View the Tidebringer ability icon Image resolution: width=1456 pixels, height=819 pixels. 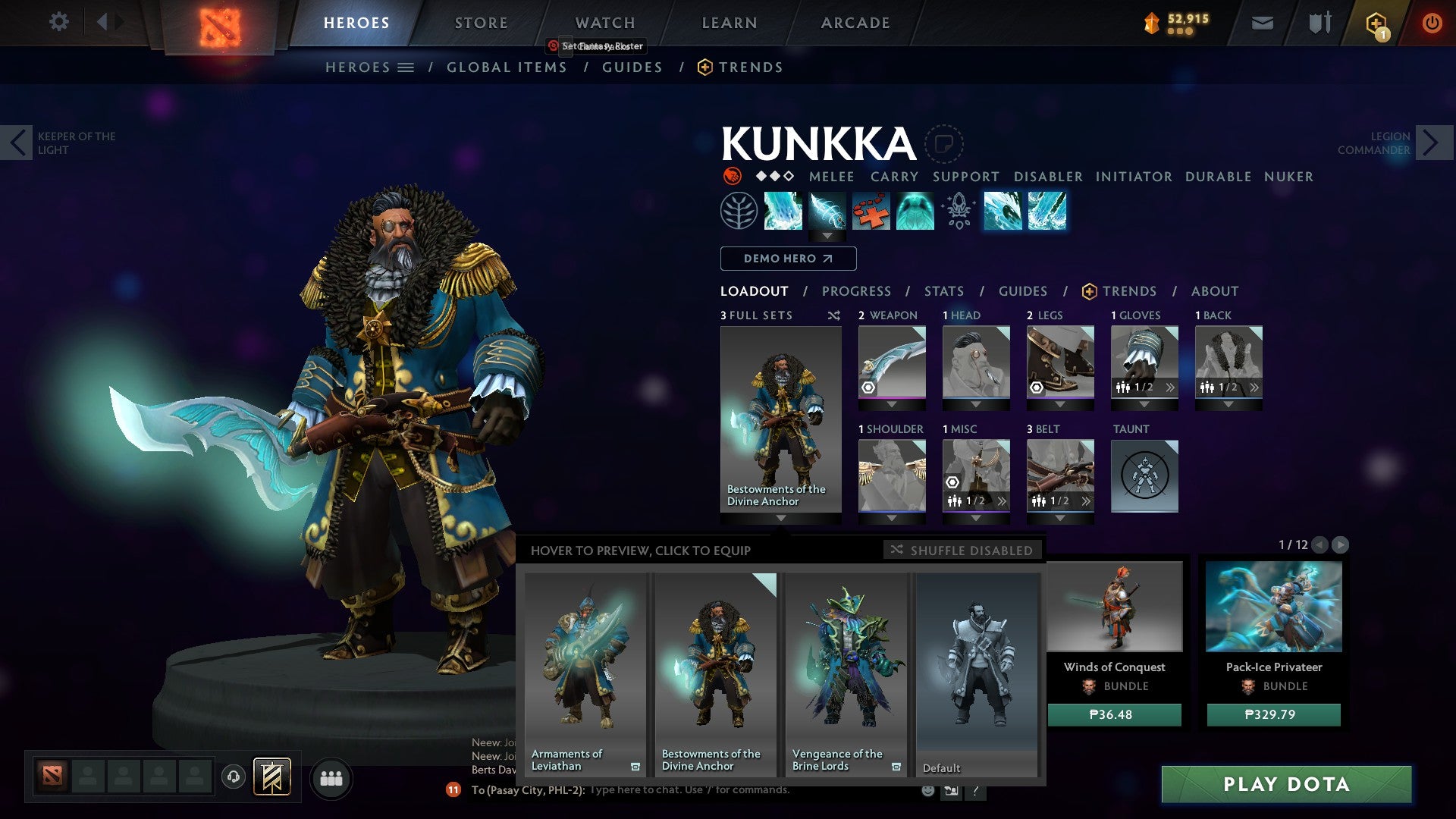tap(828, 211)
